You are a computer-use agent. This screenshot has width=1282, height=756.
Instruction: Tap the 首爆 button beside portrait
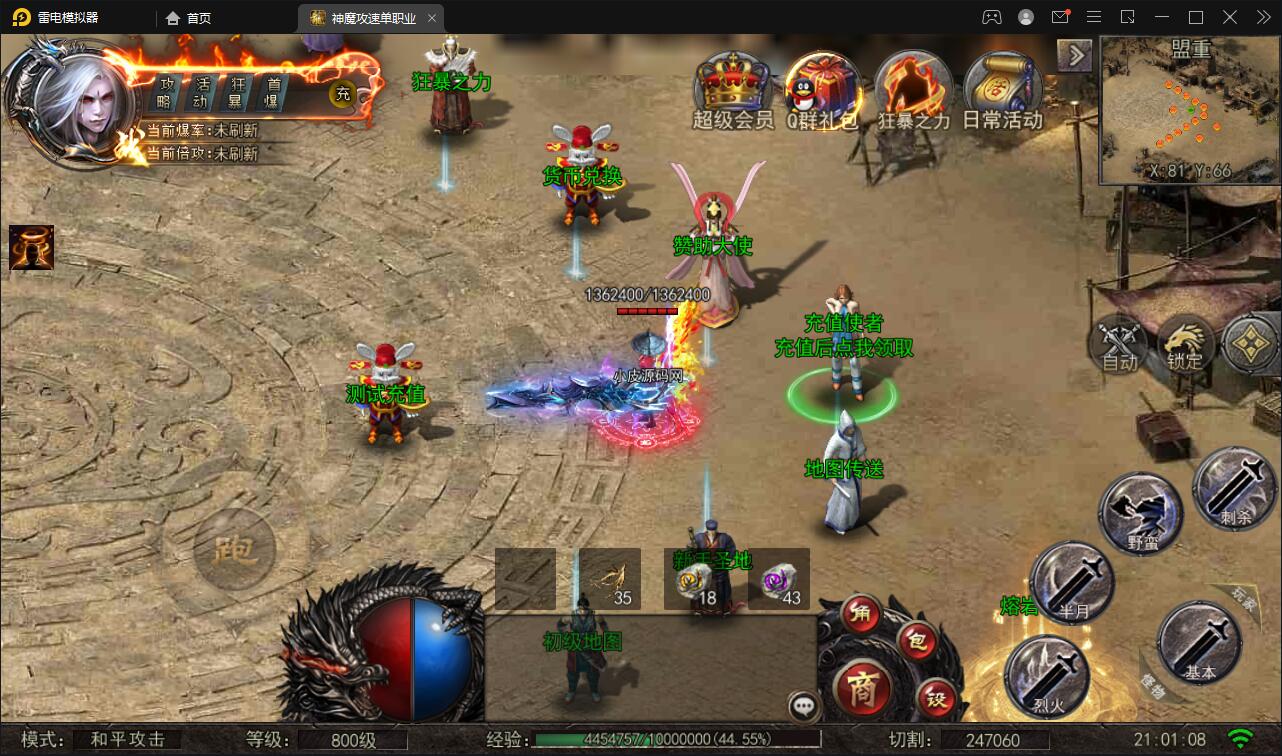[271, 93]
